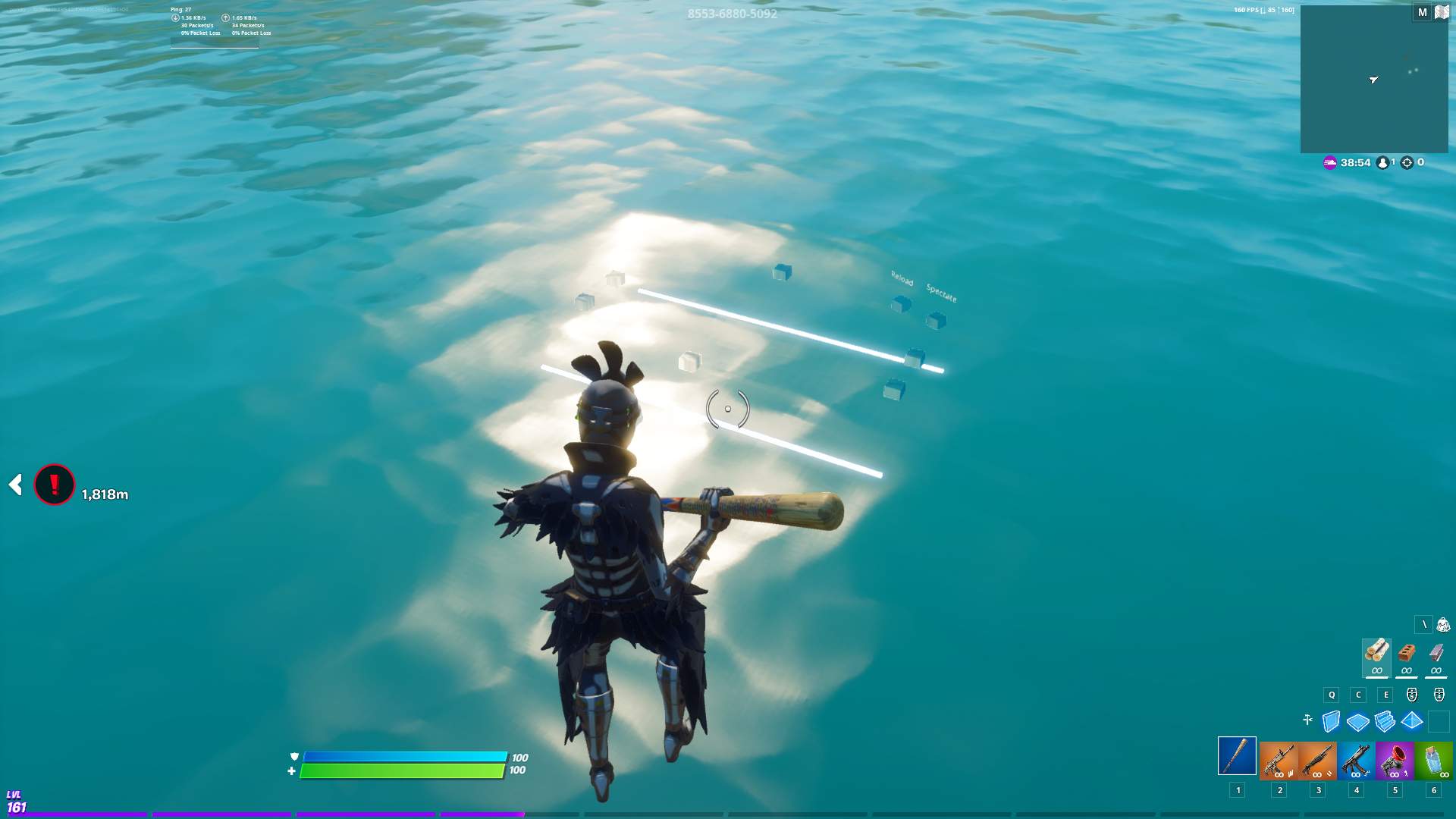Select the stairs building piece
This screenshot has height=819, width=1456.
[x=1384, y=722]
